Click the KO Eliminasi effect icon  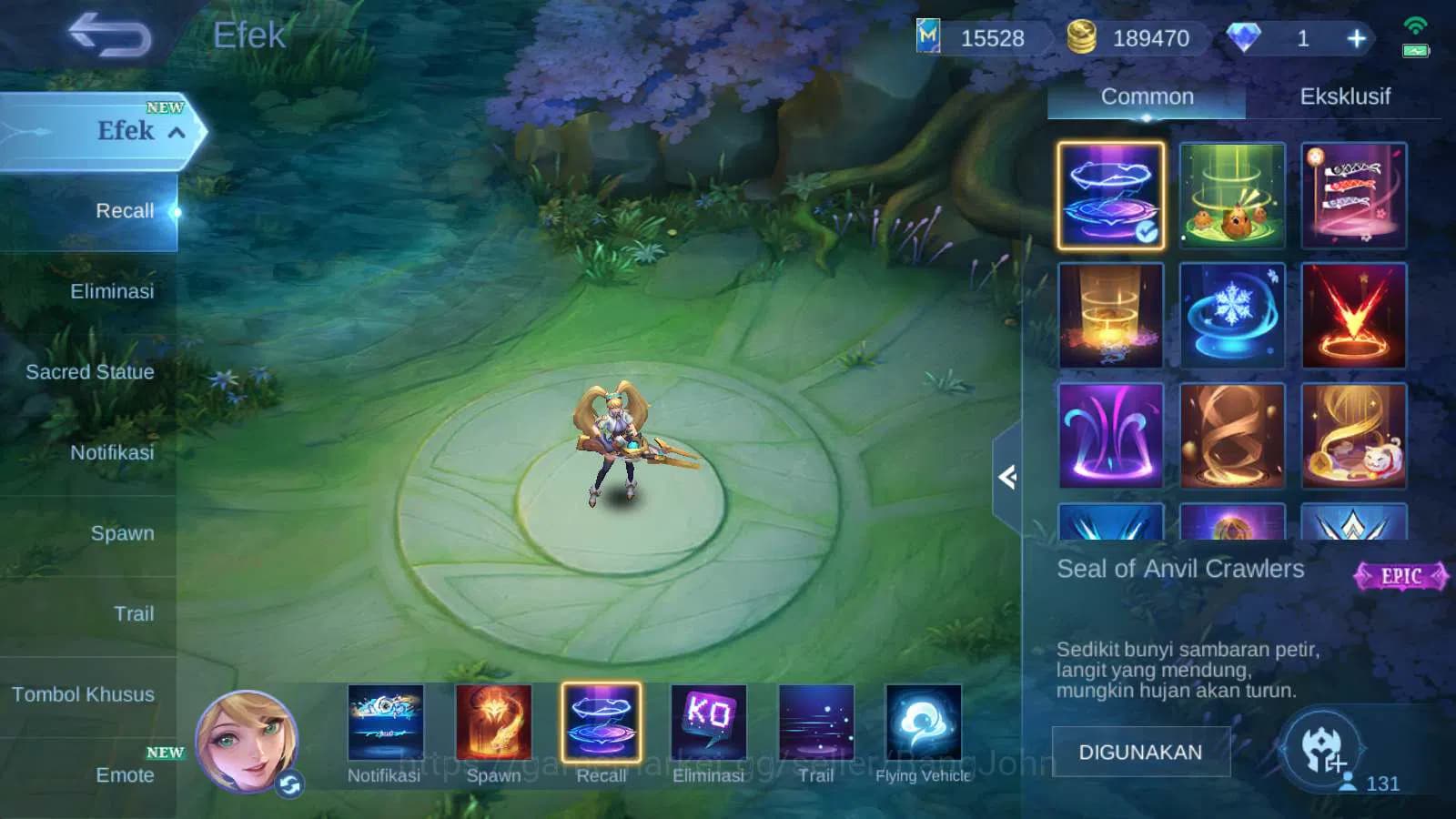point(708,725)
